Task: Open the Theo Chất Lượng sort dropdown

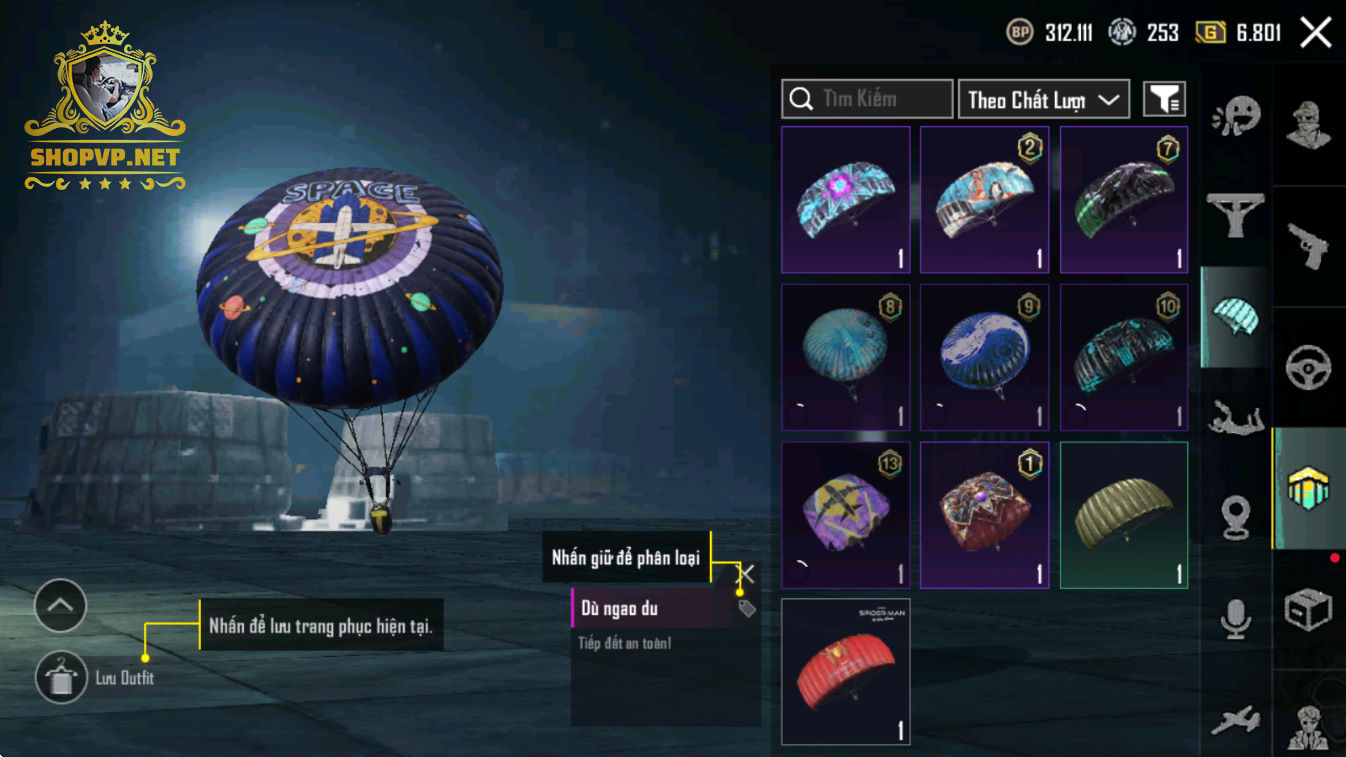Action: click(1043, 99)
